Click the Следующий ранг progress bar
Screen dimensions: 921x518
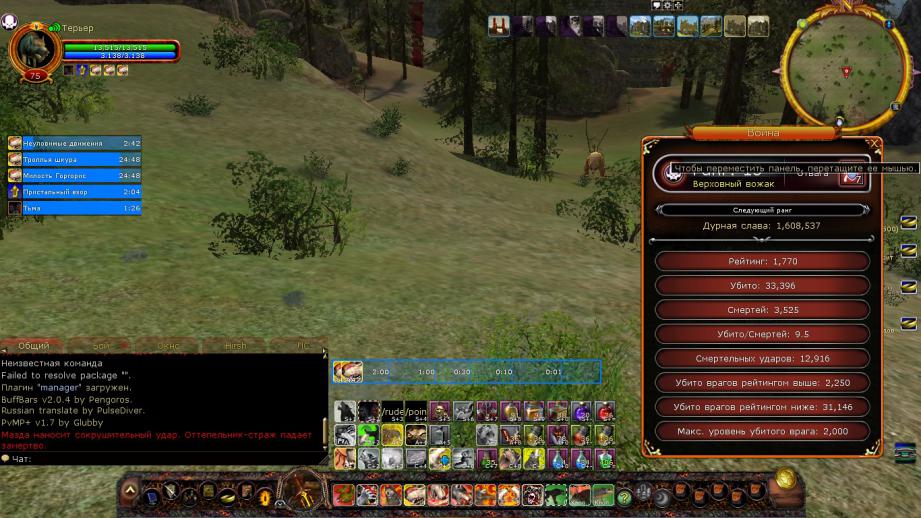coord(763,210)
